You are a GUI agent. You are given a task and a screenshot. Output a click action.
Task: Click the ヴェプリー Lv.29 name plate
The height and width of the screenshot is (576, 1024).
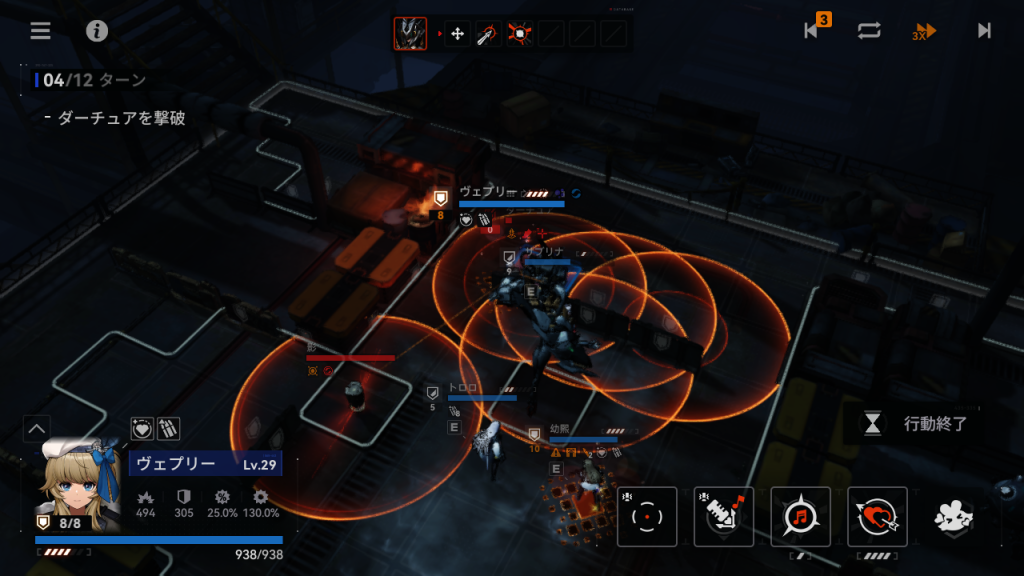pyautogui.click(x=205, y=464)
